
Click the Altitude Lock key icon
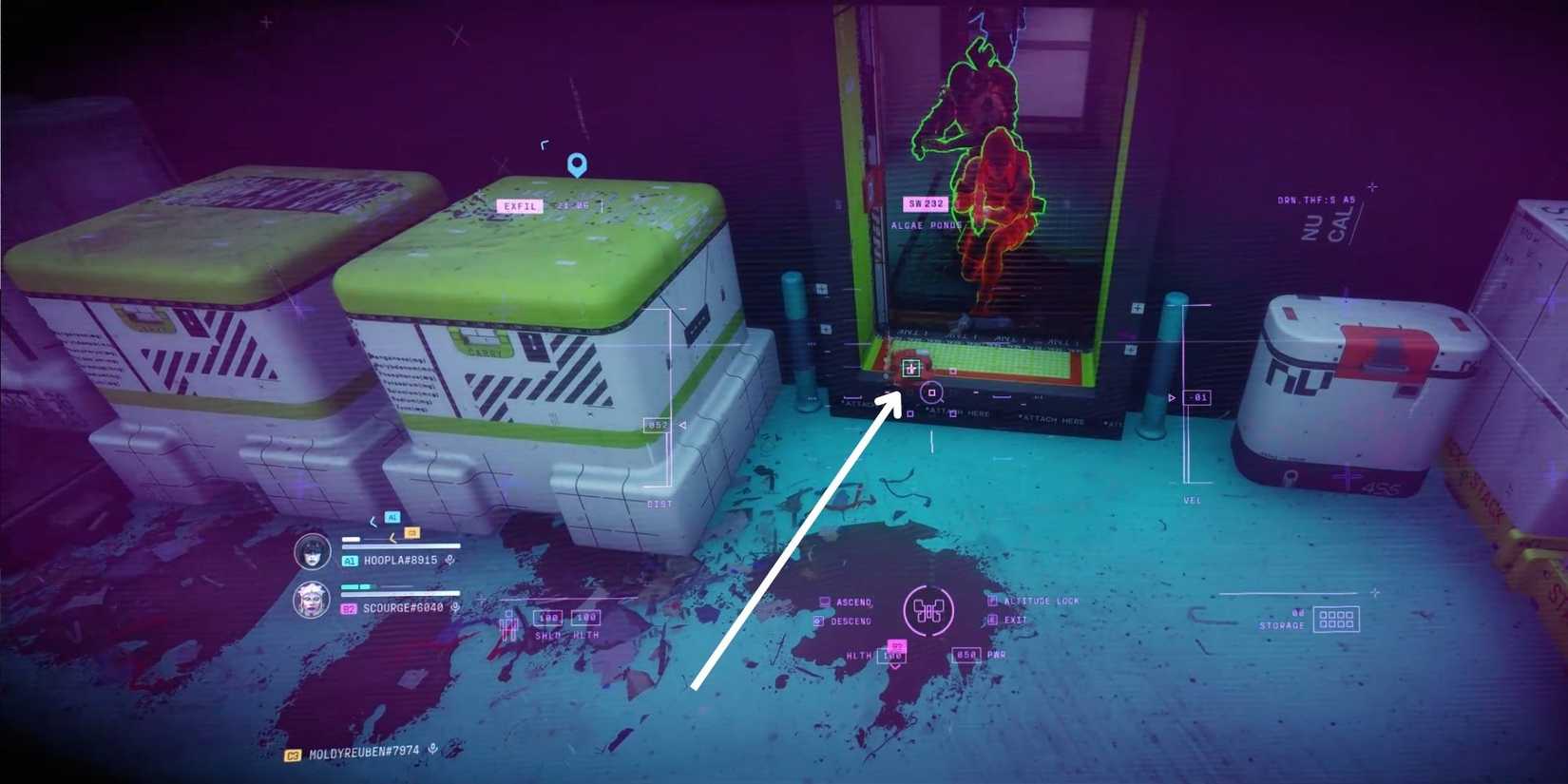point(991,601)
